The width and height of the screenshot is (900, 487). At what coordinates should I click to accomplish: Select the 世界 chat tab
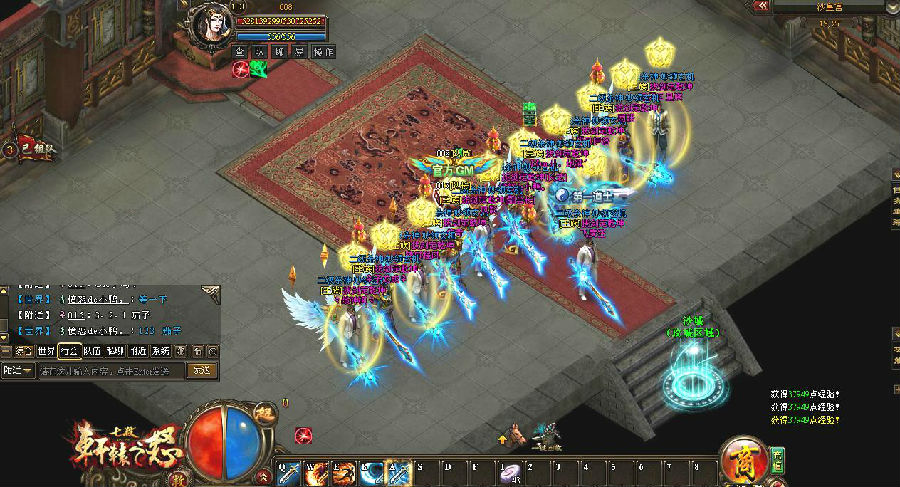point(46,351)
